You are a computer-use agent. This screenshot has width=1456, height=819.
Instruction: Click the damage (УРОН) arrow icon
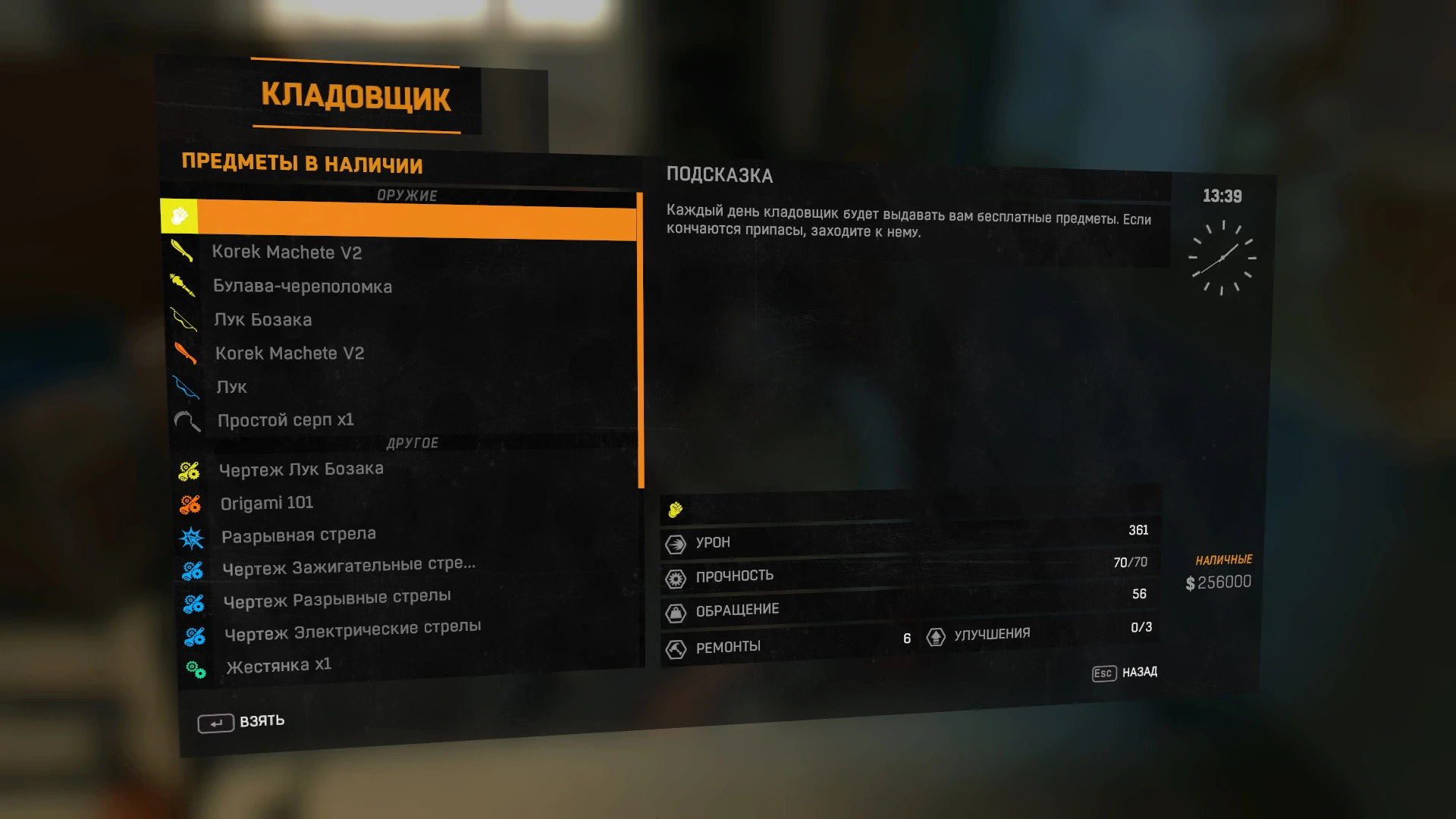click(x=676, y=542)
